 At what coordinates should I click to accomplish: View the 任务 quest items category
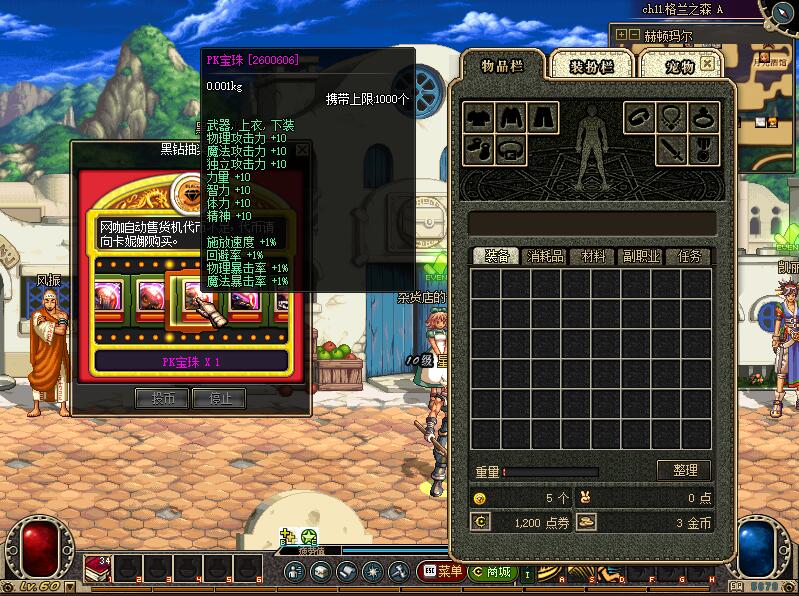tap(689, 257)
